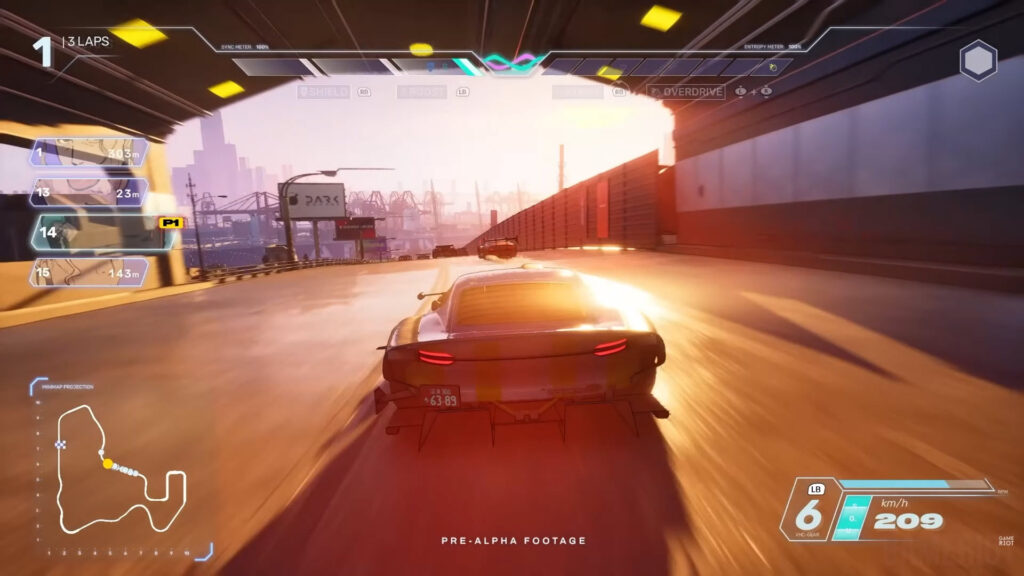Screen dimensions: 1024x576
Task: Activate the Shield ability
Action: [324, 92]
